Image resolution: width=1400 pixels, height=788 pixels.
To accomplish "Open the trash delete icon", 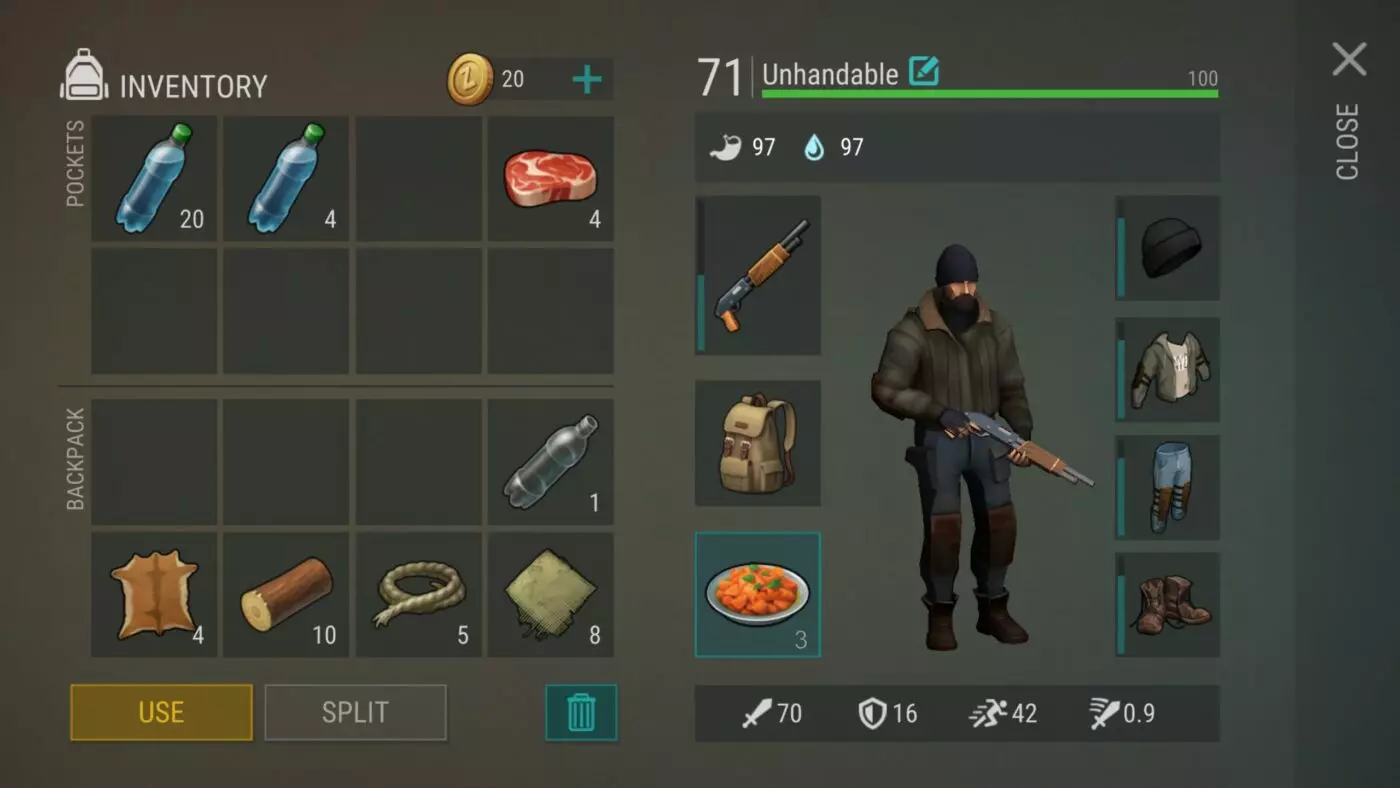I will [x=581, y=712].
